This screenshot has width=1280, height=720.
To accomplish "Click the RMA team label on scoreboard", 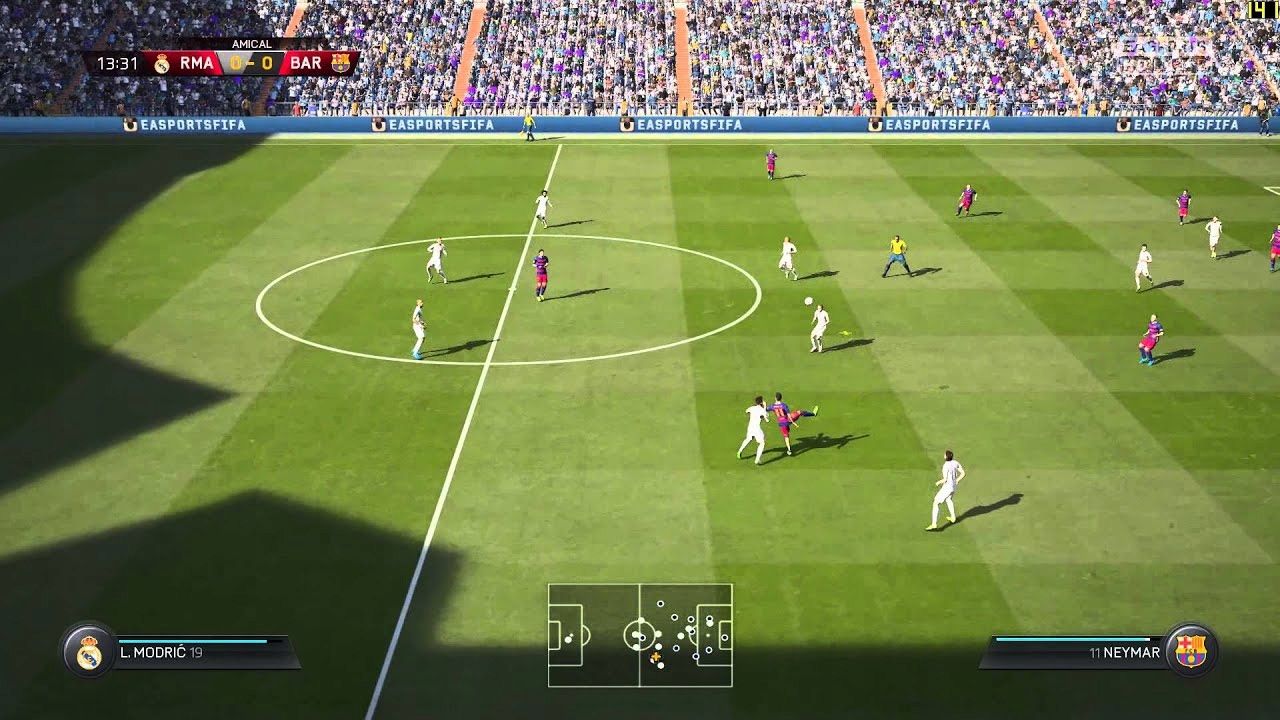I will pyautogui.click(x=196, y=64).
